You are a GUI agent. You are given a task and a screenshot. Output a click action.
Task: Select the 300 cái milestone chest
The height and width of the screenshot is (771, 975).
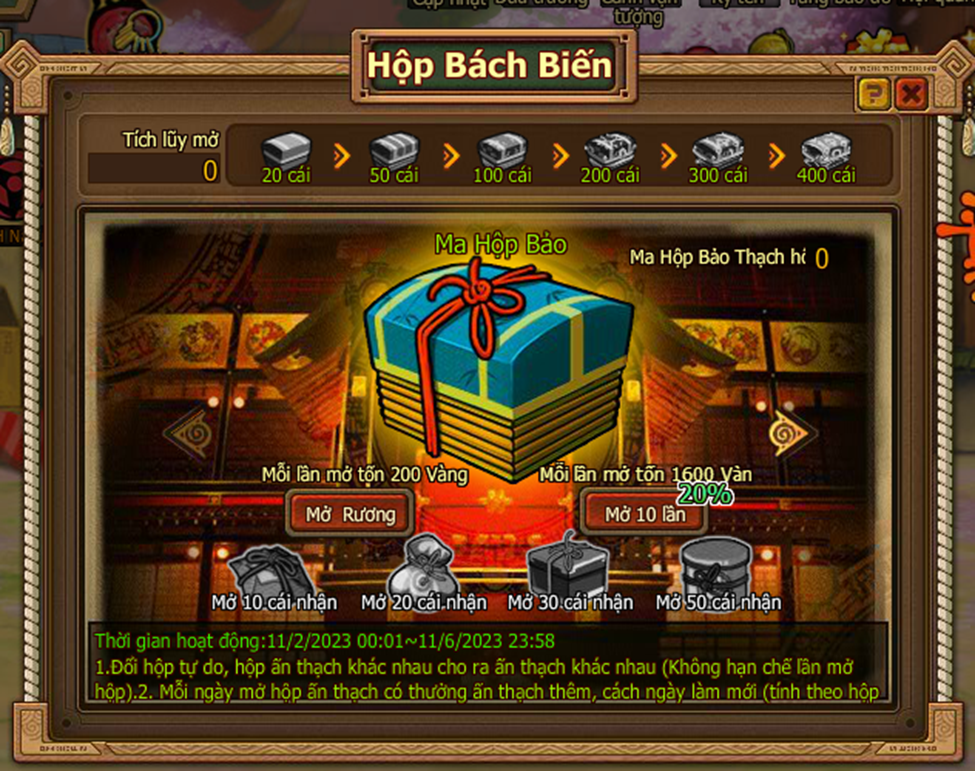point(718,153)
